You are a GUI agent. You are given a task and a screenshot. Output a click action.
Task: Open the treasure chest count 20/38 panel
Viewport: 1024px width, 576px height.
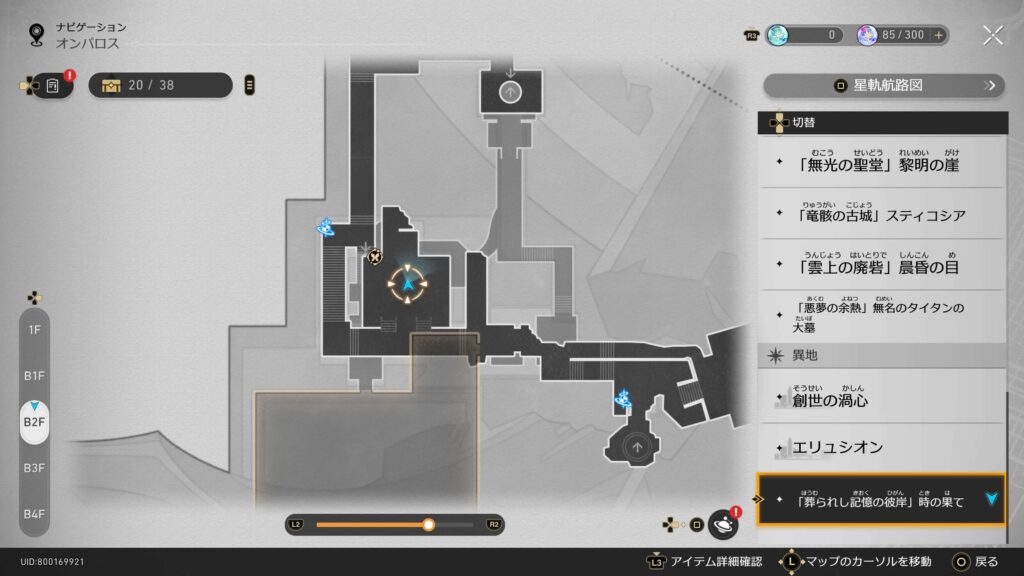pos(160,85)
